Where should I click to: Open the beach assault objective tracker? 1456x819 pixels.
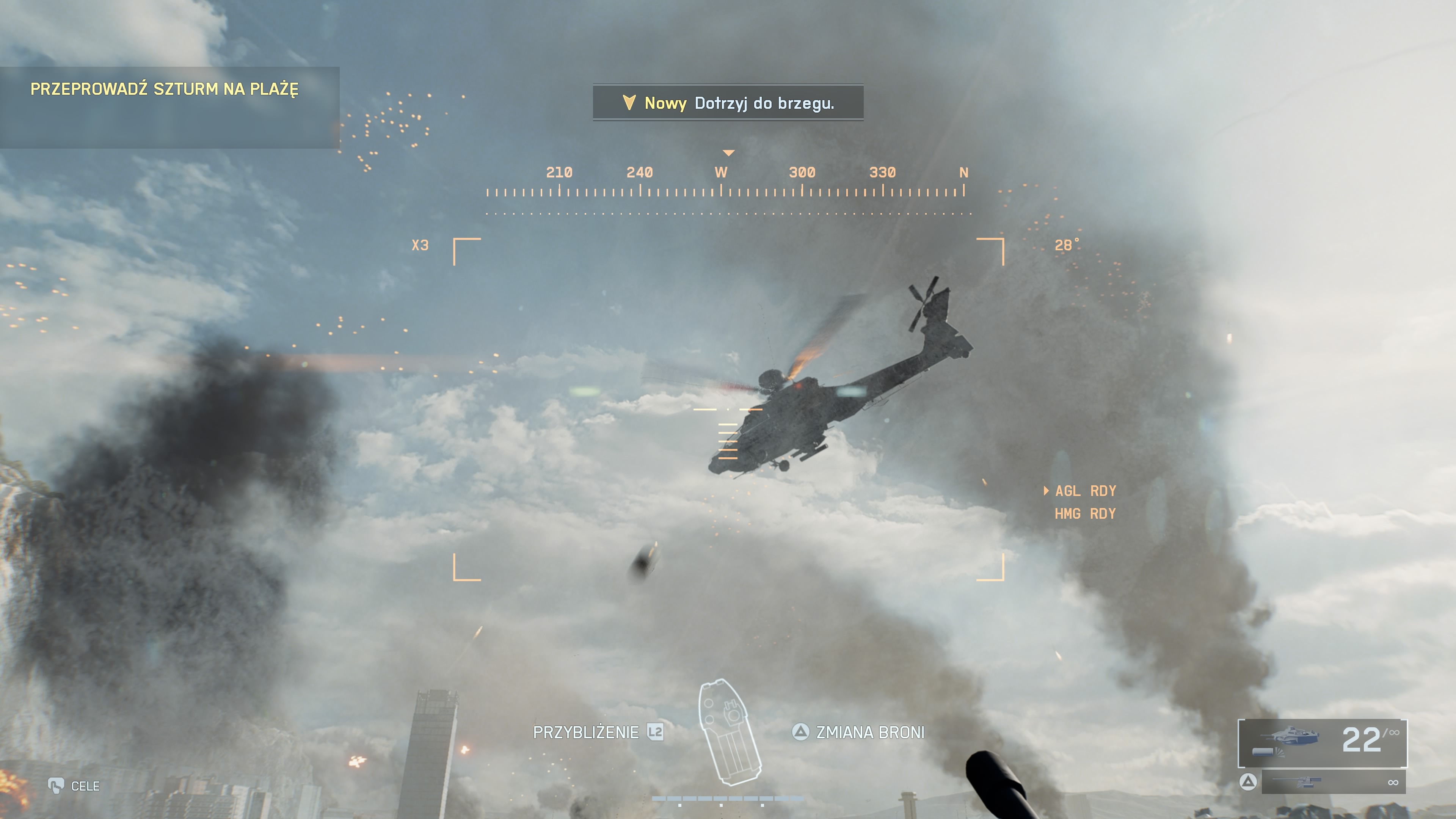pos(164,89)
